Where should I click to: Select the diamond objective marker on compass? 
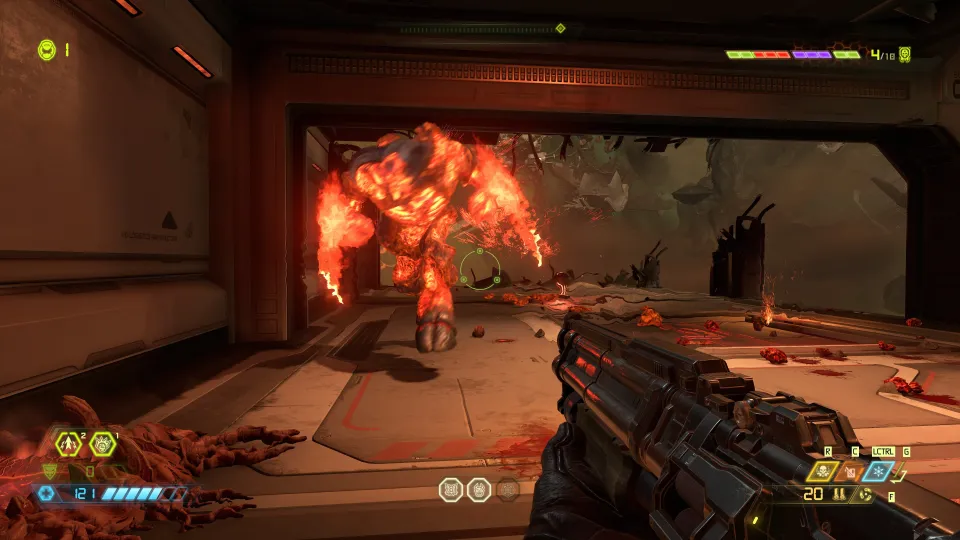pos(560,28)
